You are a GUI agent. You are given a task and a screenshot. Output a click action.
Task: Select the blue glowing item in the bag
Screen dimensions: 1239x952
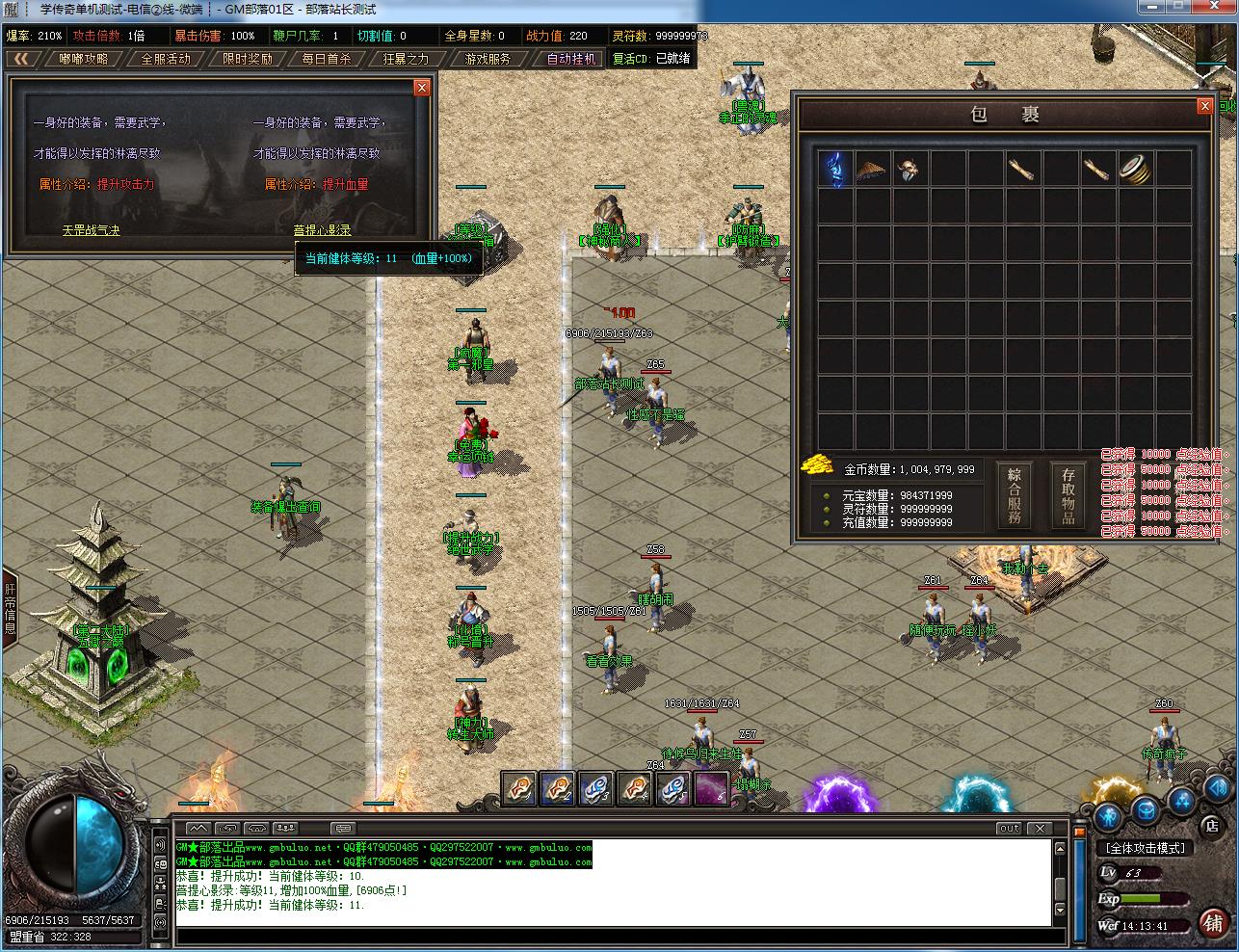834,169
